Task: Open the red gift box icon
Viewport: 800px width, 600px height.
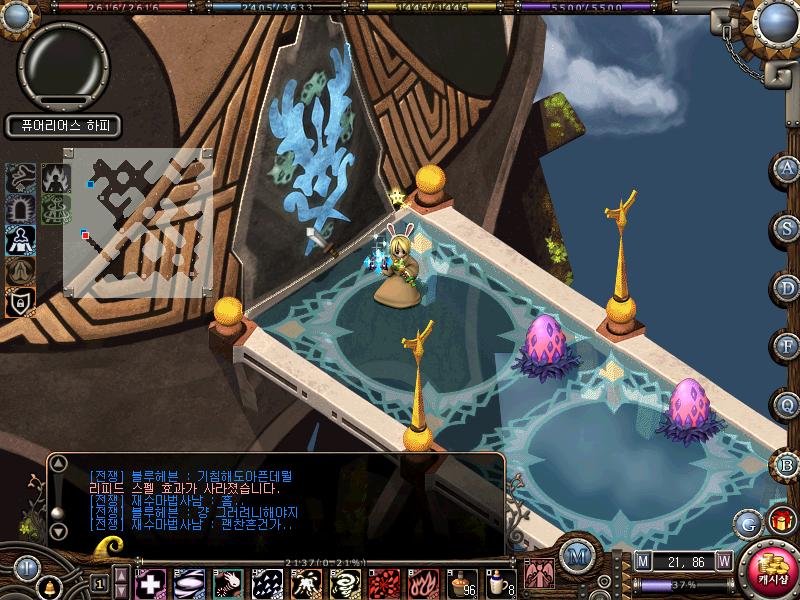Action: pyautogui.click(x=780, y=521)
